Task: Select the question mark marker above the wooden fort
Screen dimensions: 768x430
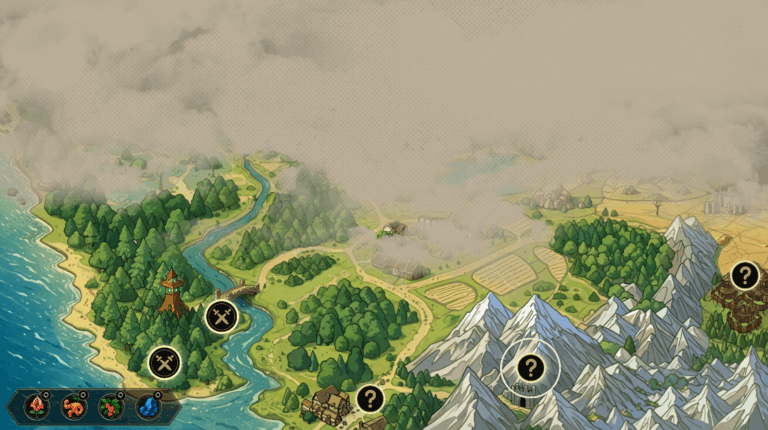Action: pyautogui.click(x=744, y=275)
